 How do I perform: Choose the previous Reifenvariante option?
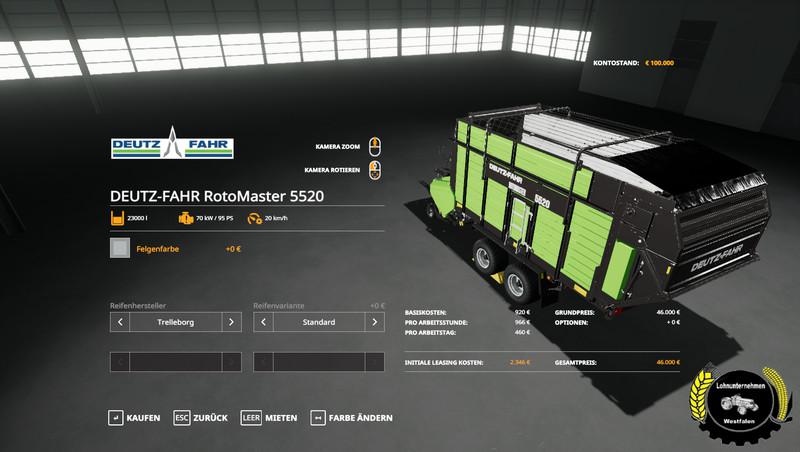(x=265, y=322)
